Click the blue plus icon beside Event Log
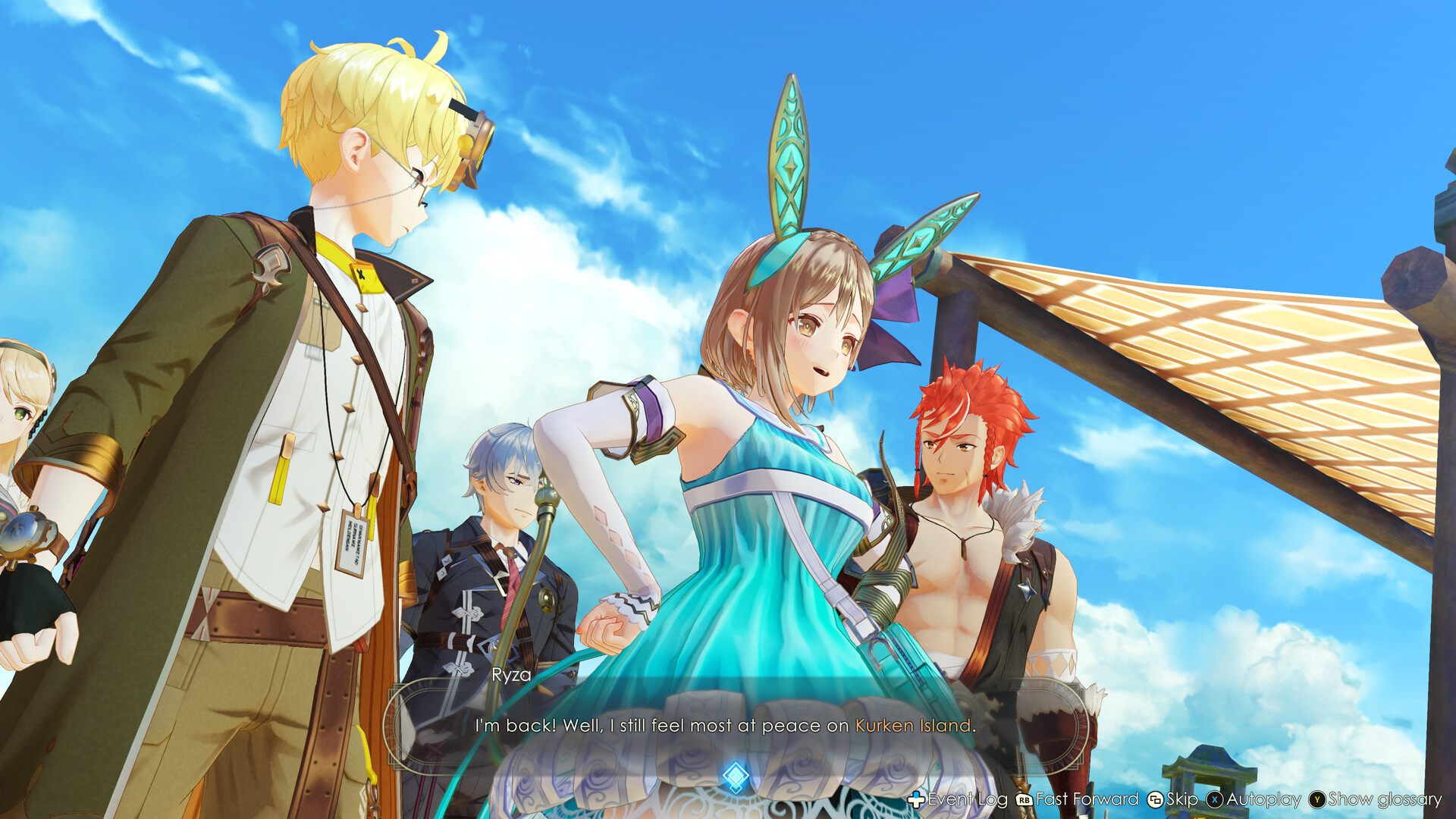Screen dimensions: 1456x819 915,799
